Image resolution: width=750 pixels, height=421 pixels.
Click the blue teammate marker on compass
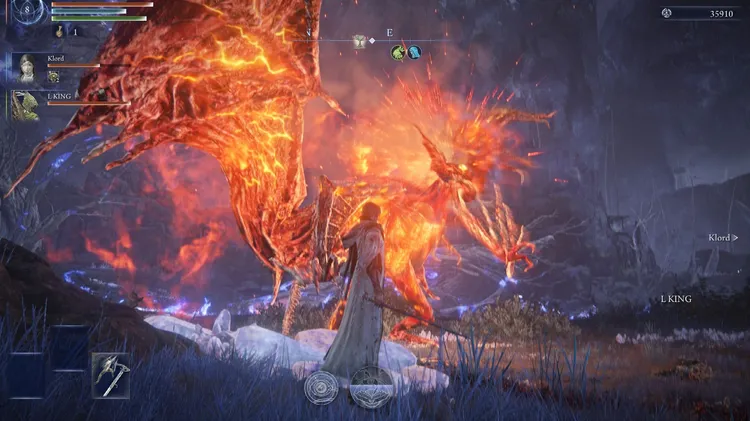tap(413, 52)
